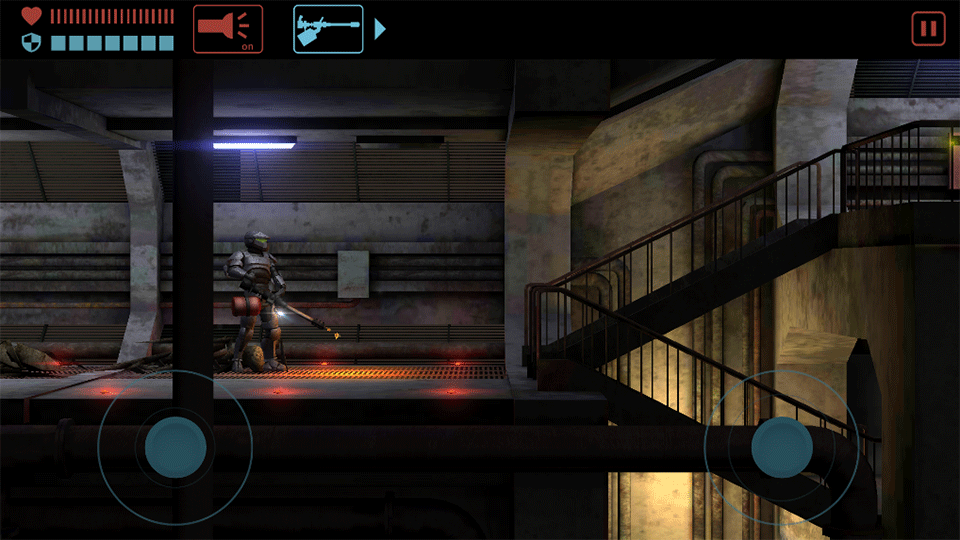Screen dimensions: 960x540
Task: Tap the left movement joystick
Action: click(176, 446)
